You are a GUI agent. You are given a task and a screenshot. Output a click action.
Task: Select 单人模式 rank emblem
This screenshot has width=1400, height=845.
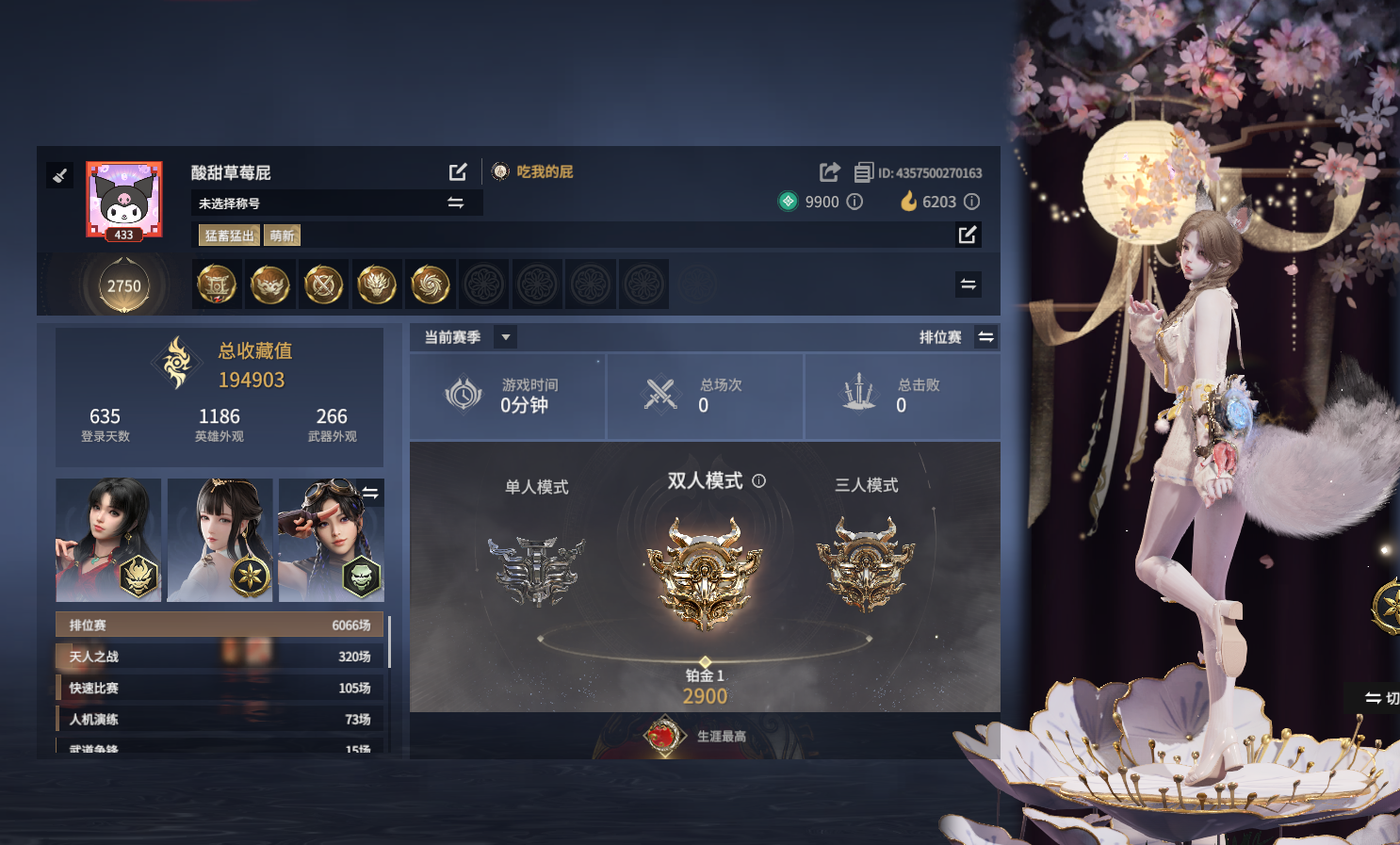(x=536, y=570)
